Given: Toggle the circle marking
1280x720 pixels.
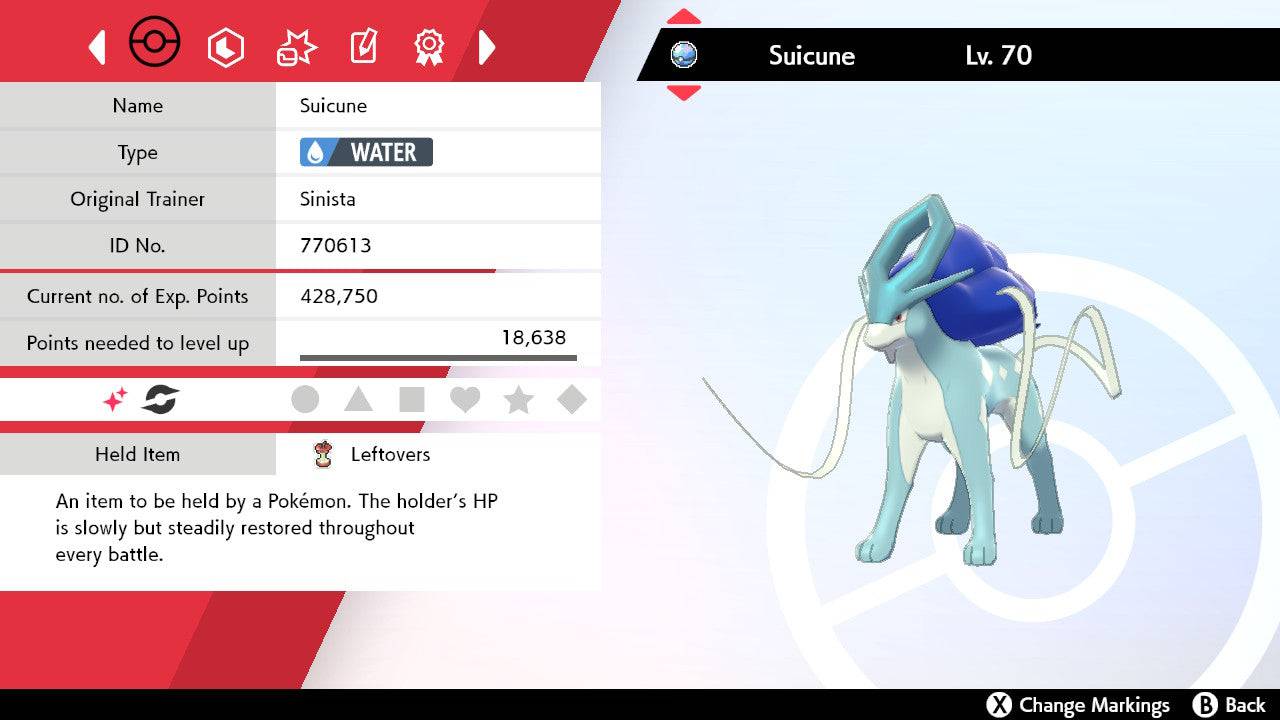Looking at the screenshot, I should tap(305, 400).
